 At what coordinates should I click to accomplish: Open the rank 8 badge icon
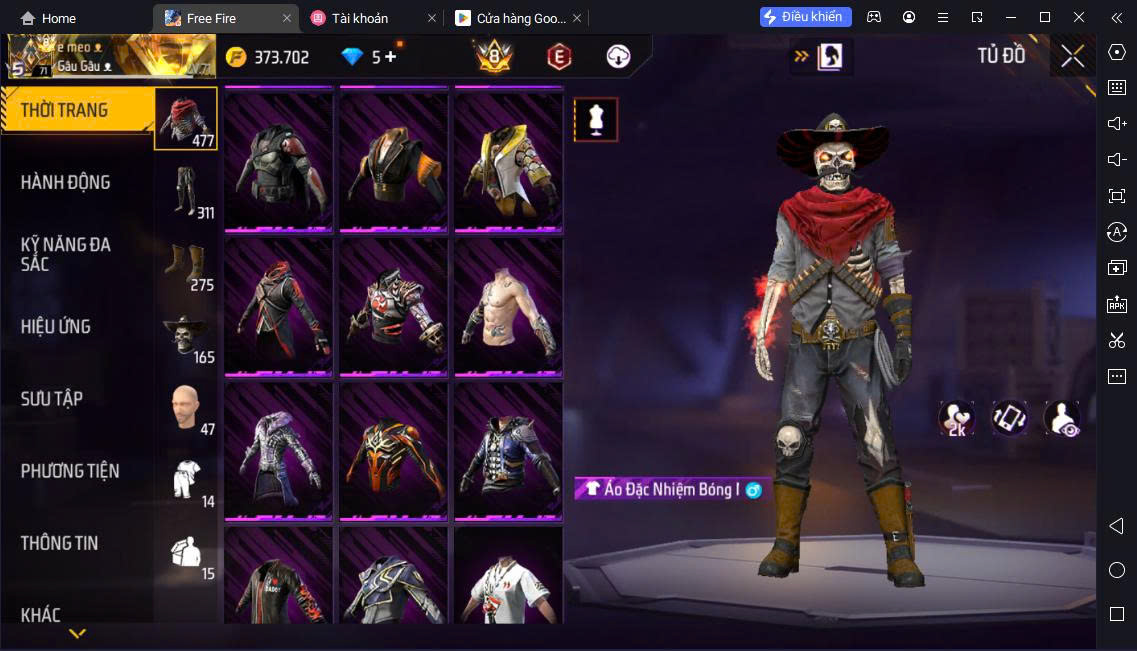(494, 57)
